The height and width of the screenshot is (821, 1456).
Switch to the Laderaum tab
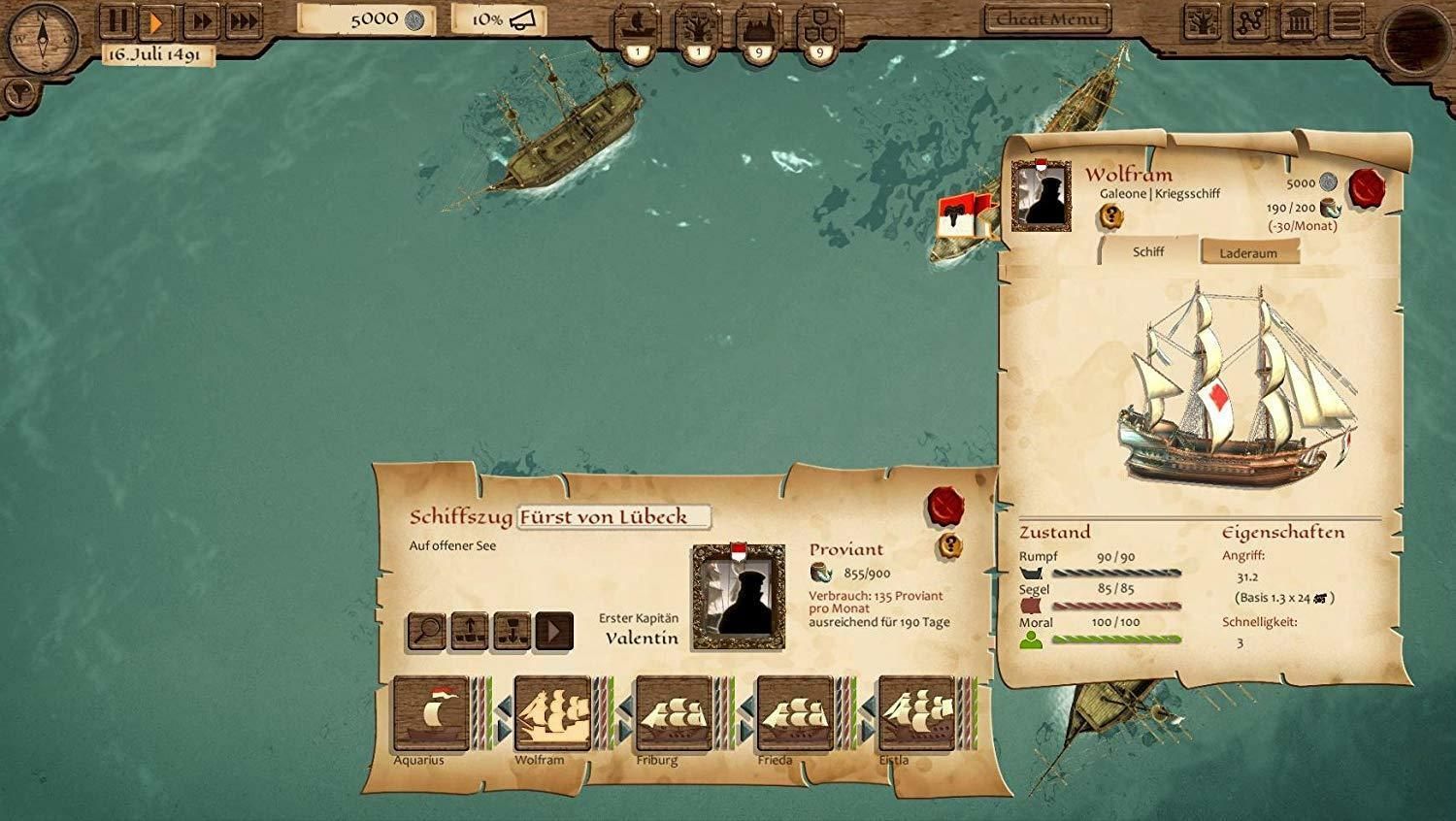click(1247, 253)
